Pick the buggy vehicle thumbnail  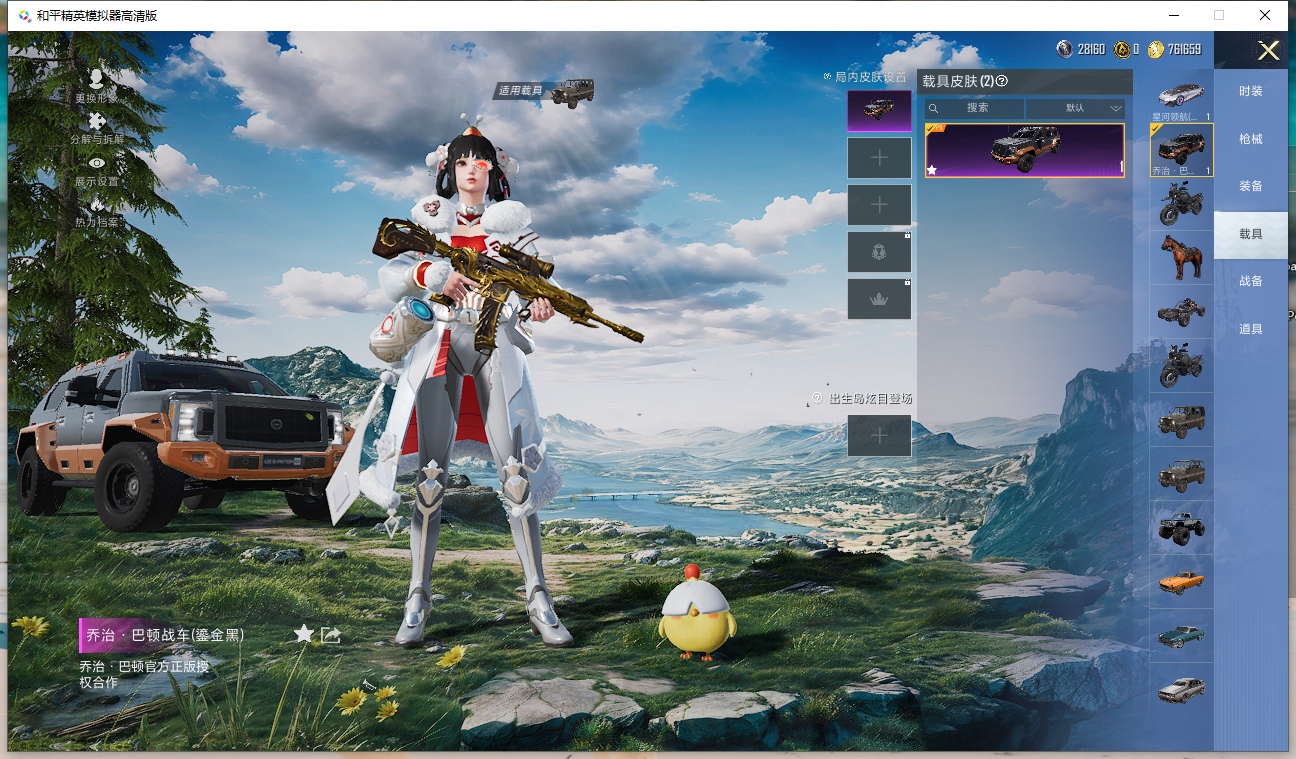click(x=1181, y=312)
